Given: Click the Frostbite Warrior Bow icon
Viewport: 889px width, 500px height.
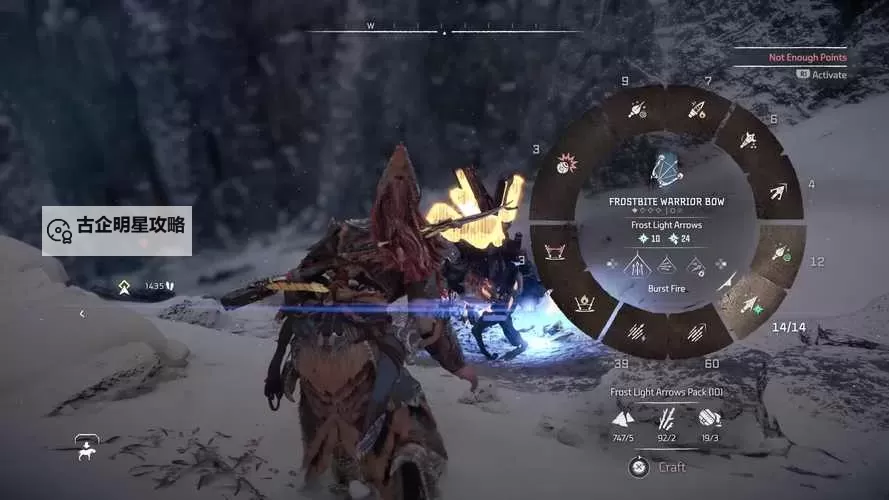Looking at the screenshot, I should [666, 170].
